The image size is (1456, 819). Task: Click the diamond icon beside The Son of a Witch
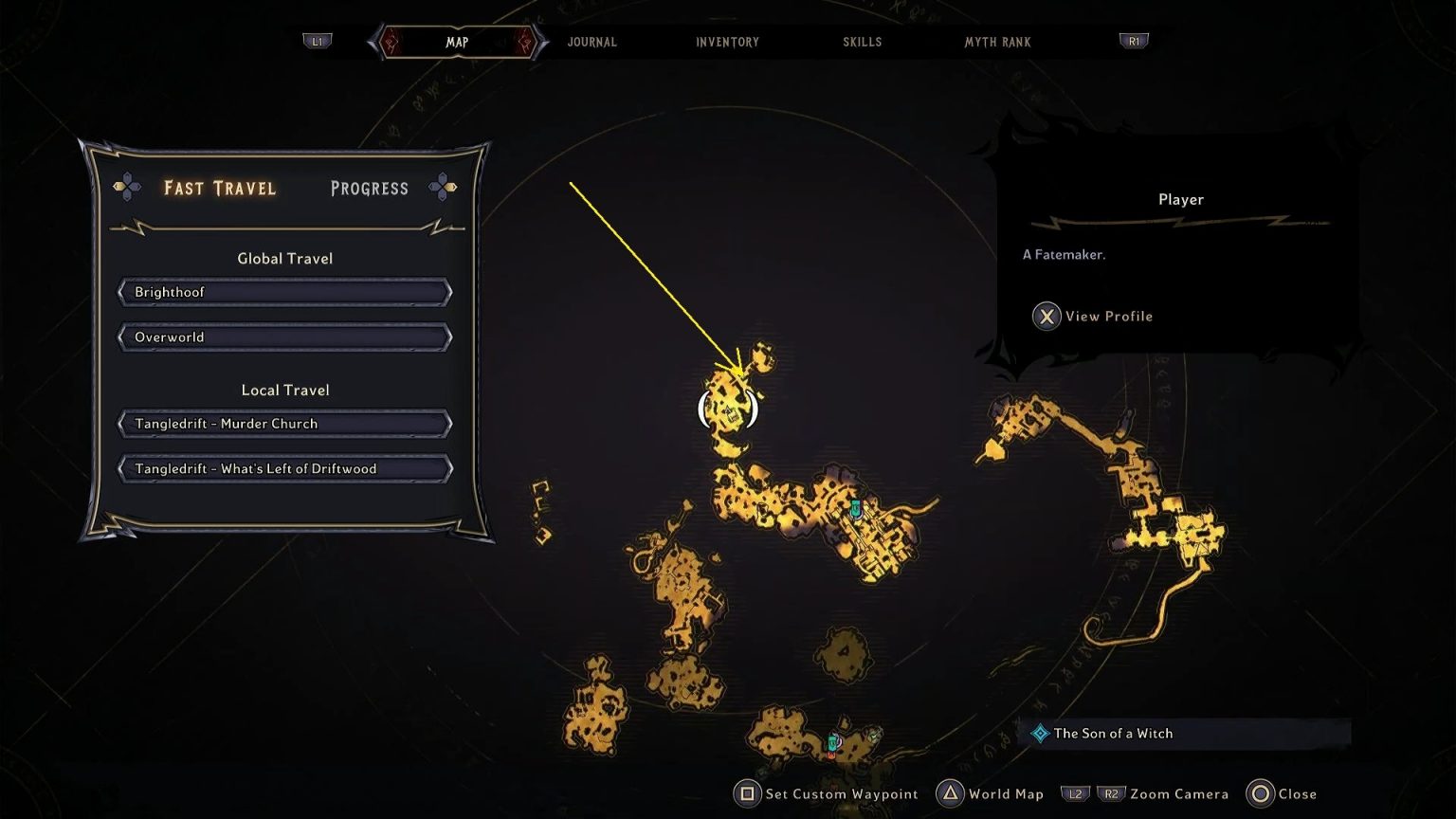point(1040,732)
